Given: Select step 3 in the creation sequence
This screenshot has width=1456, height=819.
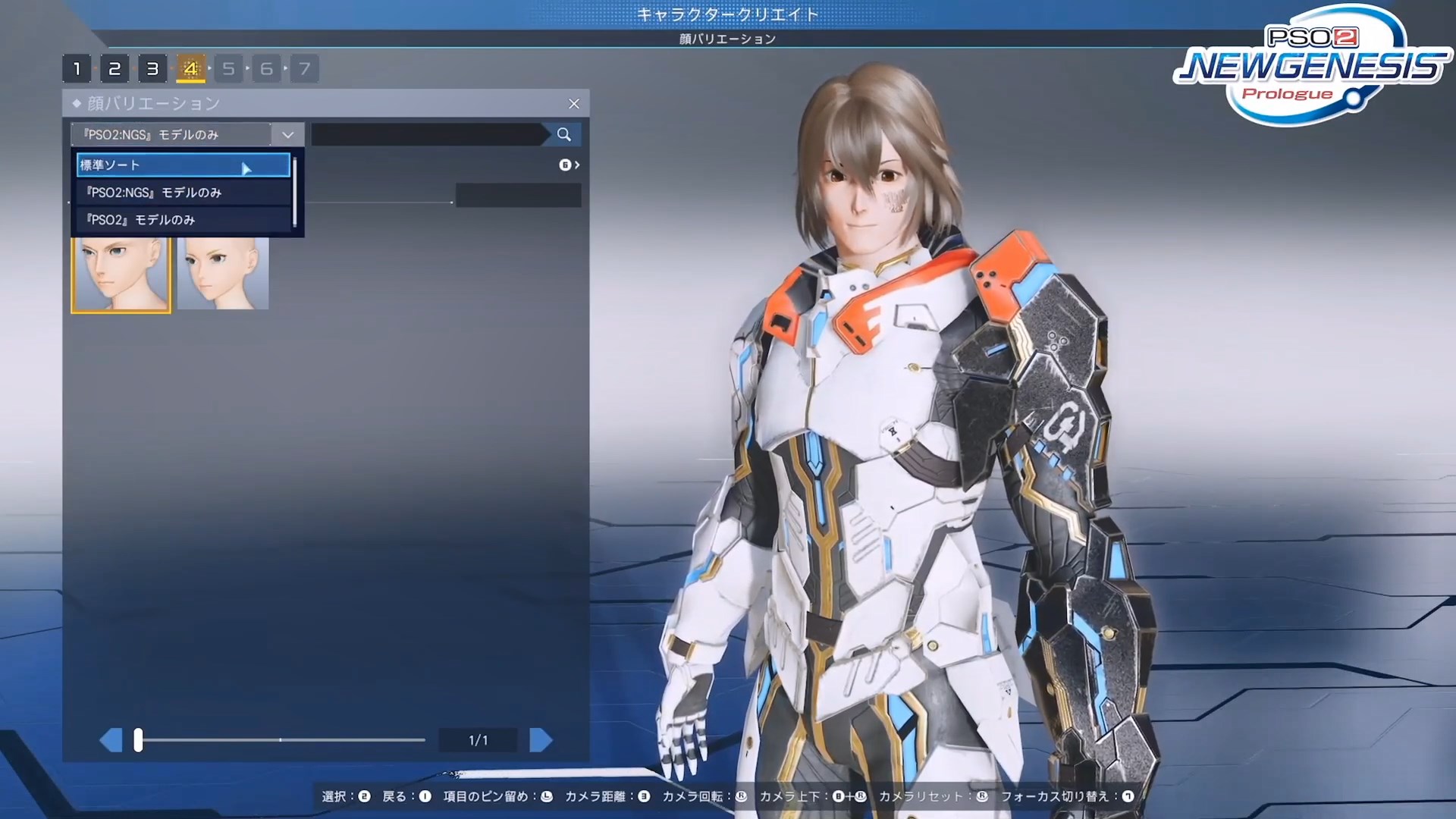Looking at the screenshot, I should click(152, 67).
